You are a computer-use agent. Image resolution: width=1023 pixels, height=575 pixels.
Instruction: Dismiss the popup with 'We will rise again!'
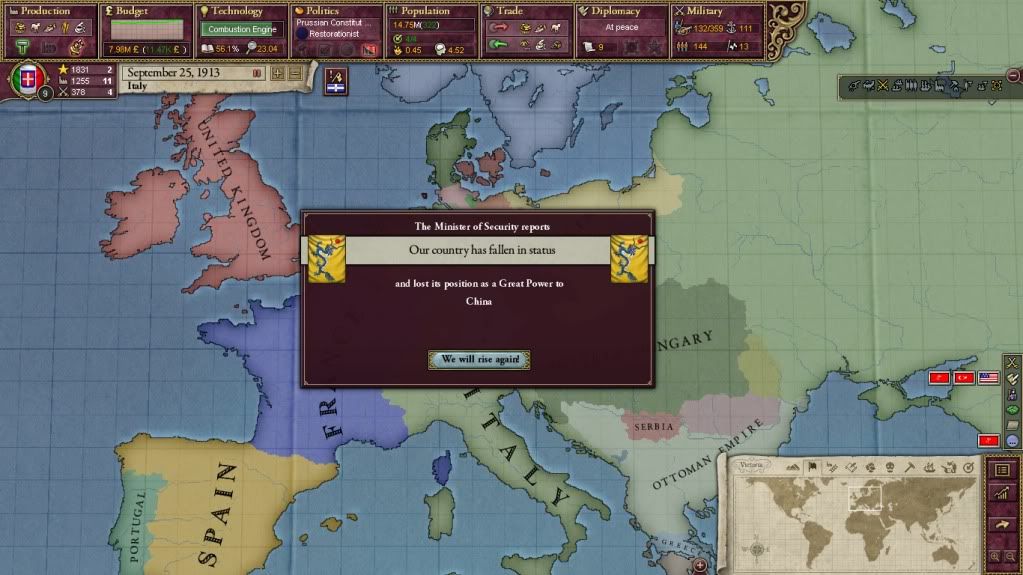click(x=479, y=360)
